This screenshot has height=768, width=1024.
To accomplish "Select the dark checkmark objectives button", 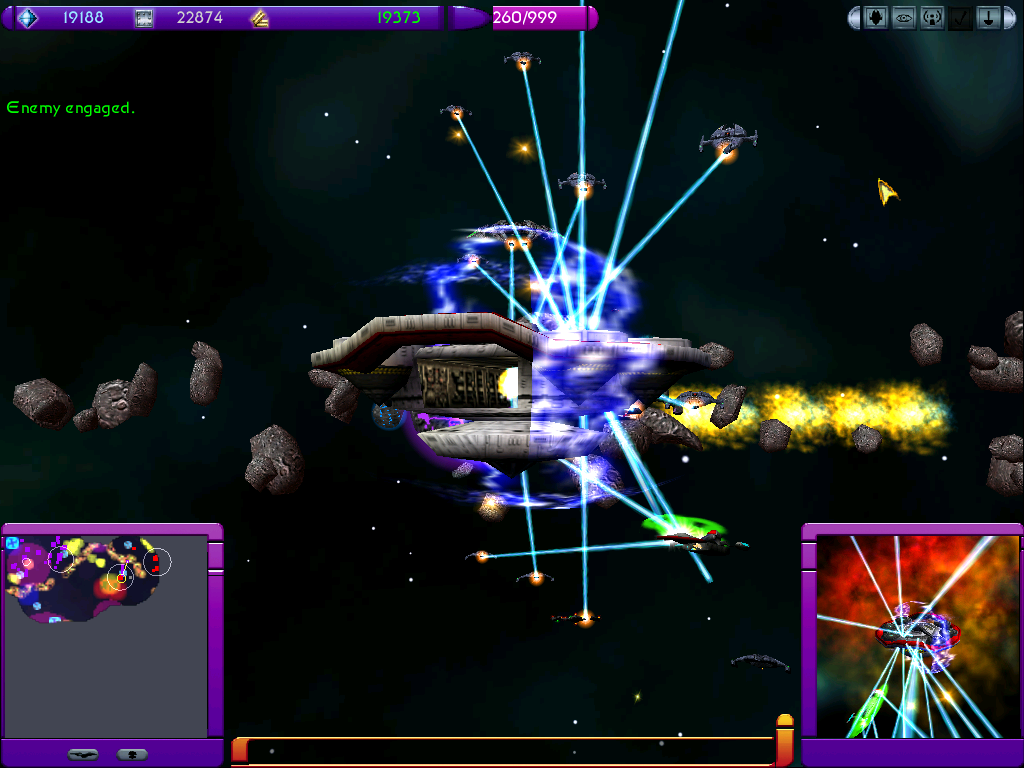I will click(960, 18).
